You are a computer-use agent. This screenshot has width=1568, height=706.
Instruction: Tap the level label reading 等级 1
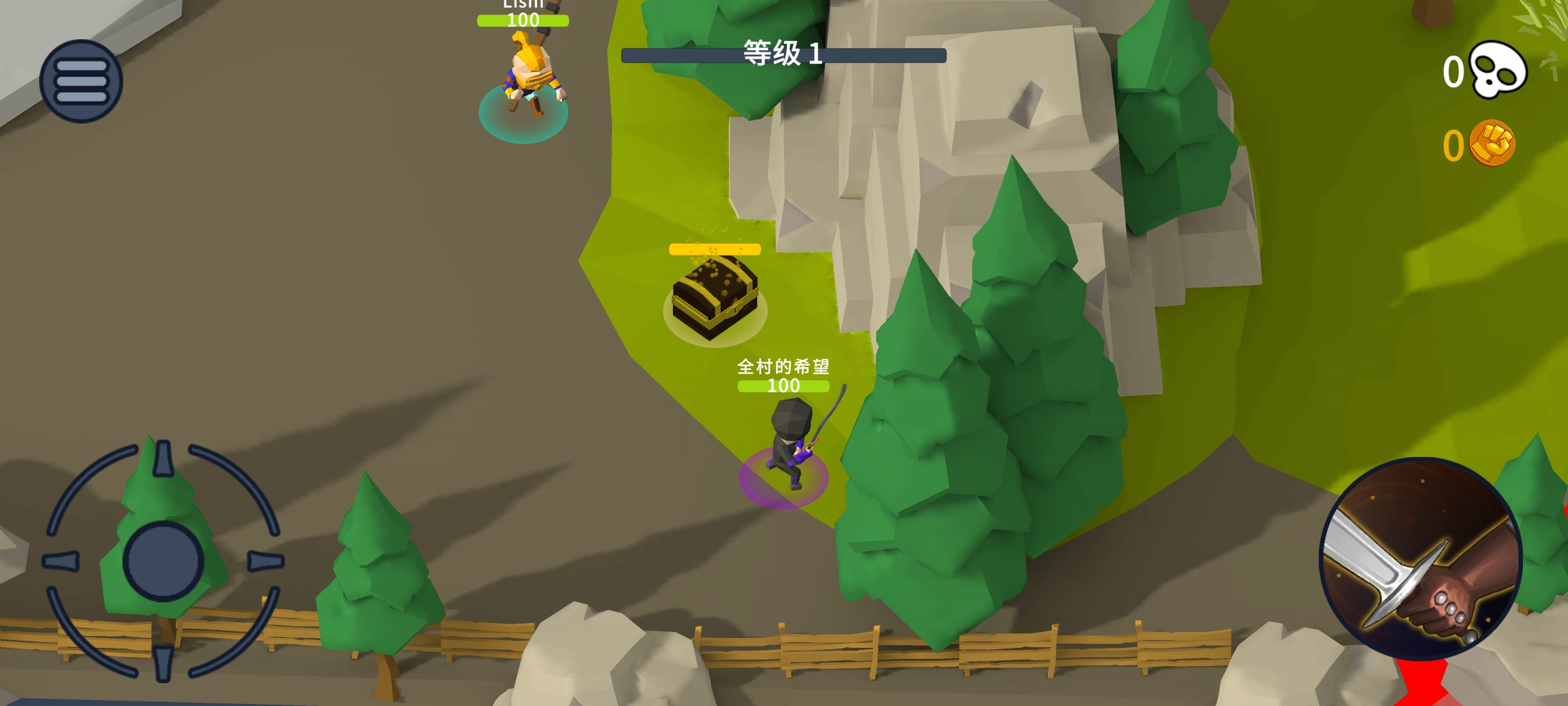click(x=783, y=53)
